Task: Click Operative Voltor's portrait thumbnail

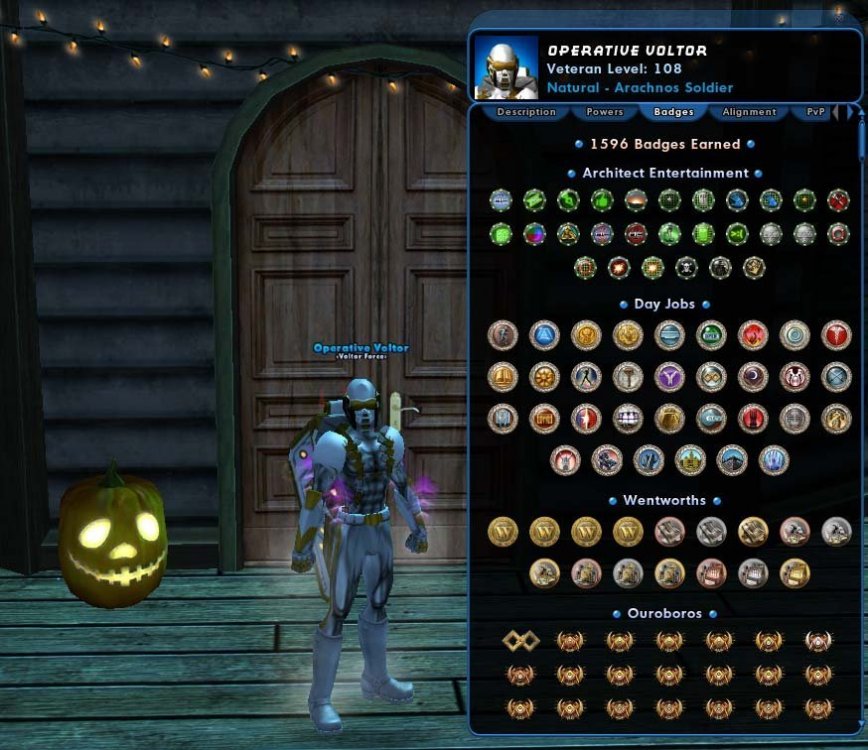Action: click(x=505, y=67)
